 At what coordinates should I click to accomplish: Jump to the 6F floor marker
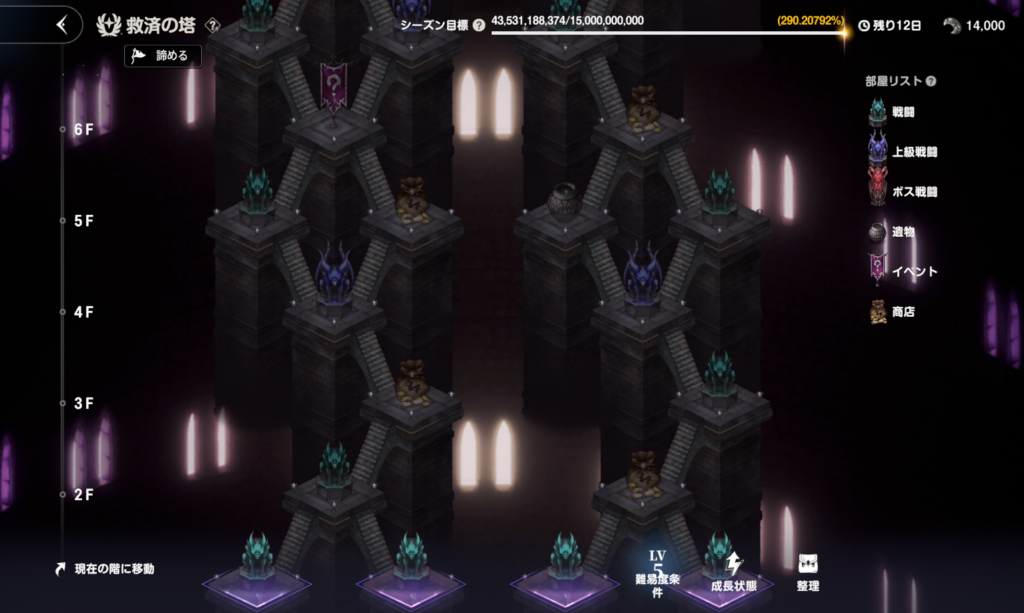point(83,130)
